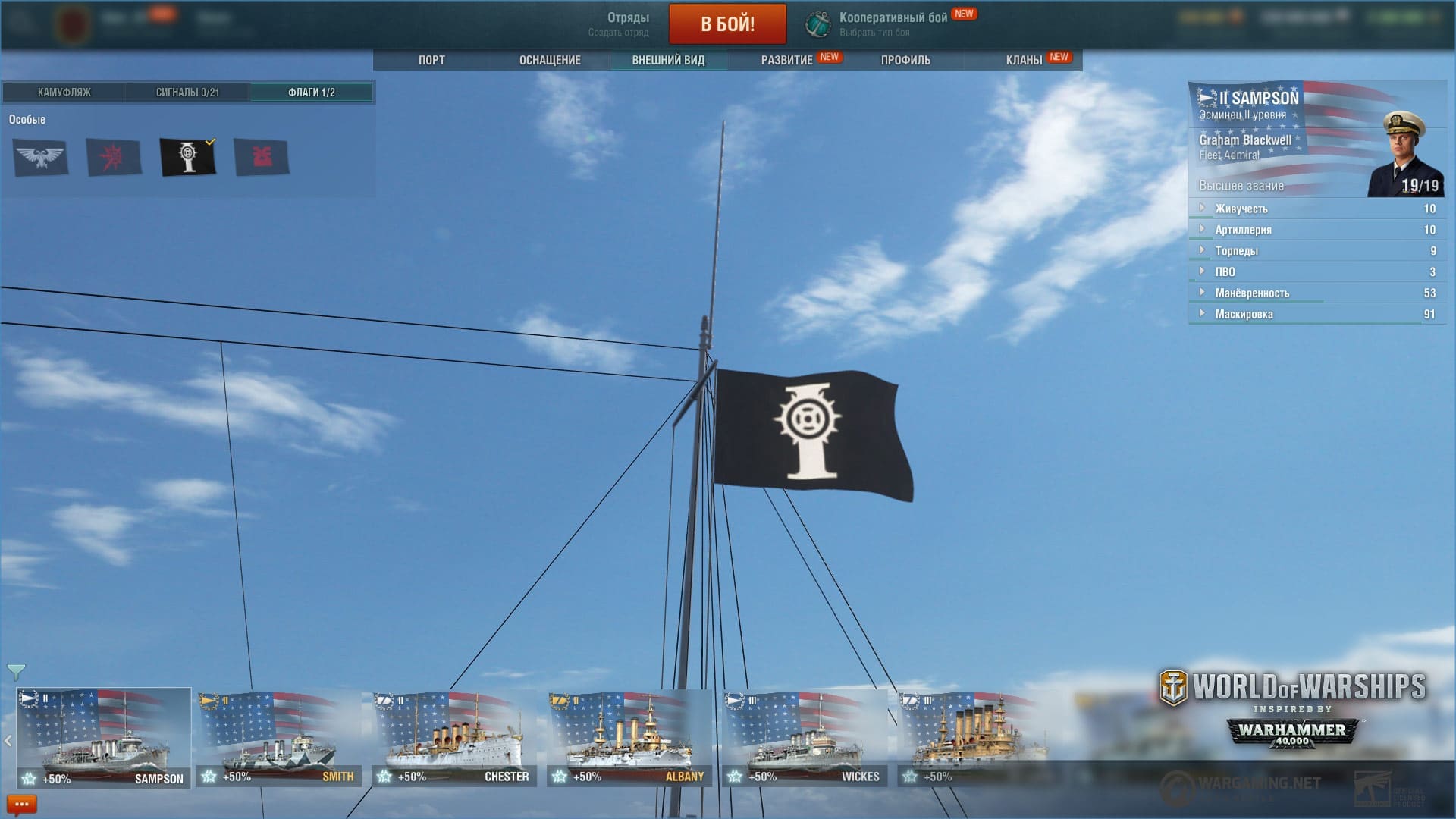Show the Профиль tab

pyautogui.click(x=905, y=60)
